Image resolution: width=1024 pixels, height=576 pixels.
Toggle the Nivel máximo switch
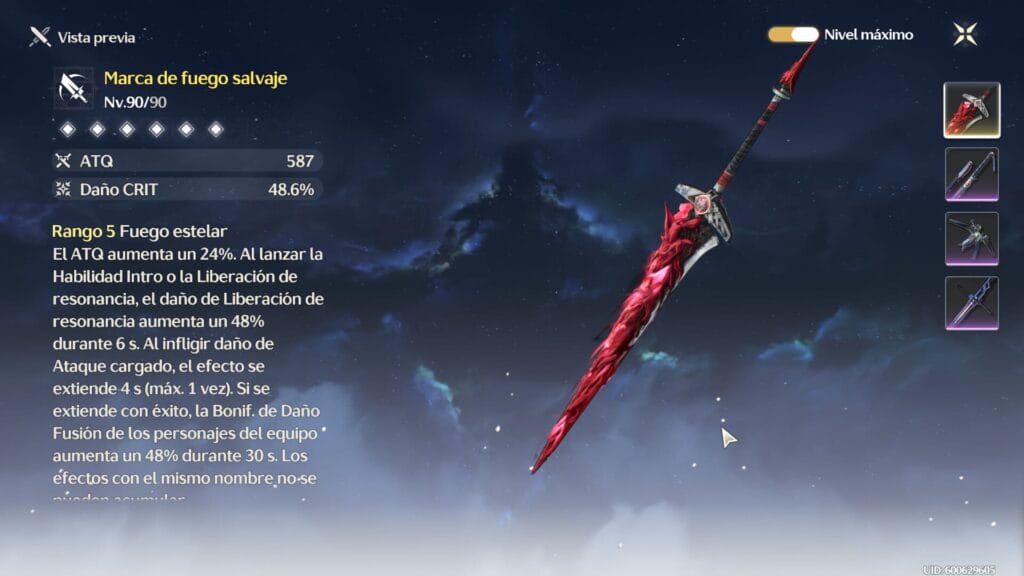tap(793, 34)
